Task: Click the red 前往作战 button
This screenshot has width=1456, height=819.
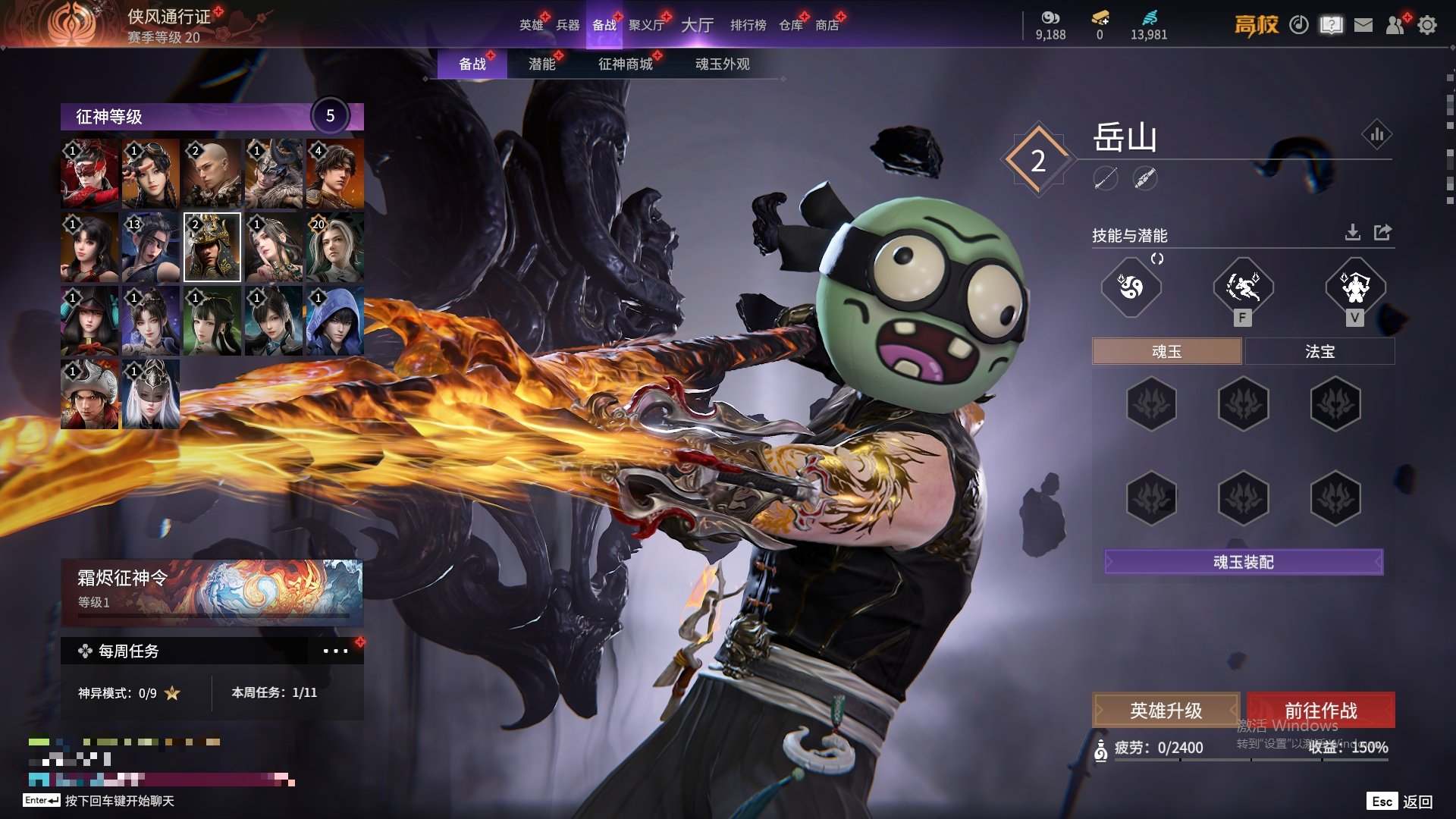Action: pyautogui.click(x=1320, y=711)
